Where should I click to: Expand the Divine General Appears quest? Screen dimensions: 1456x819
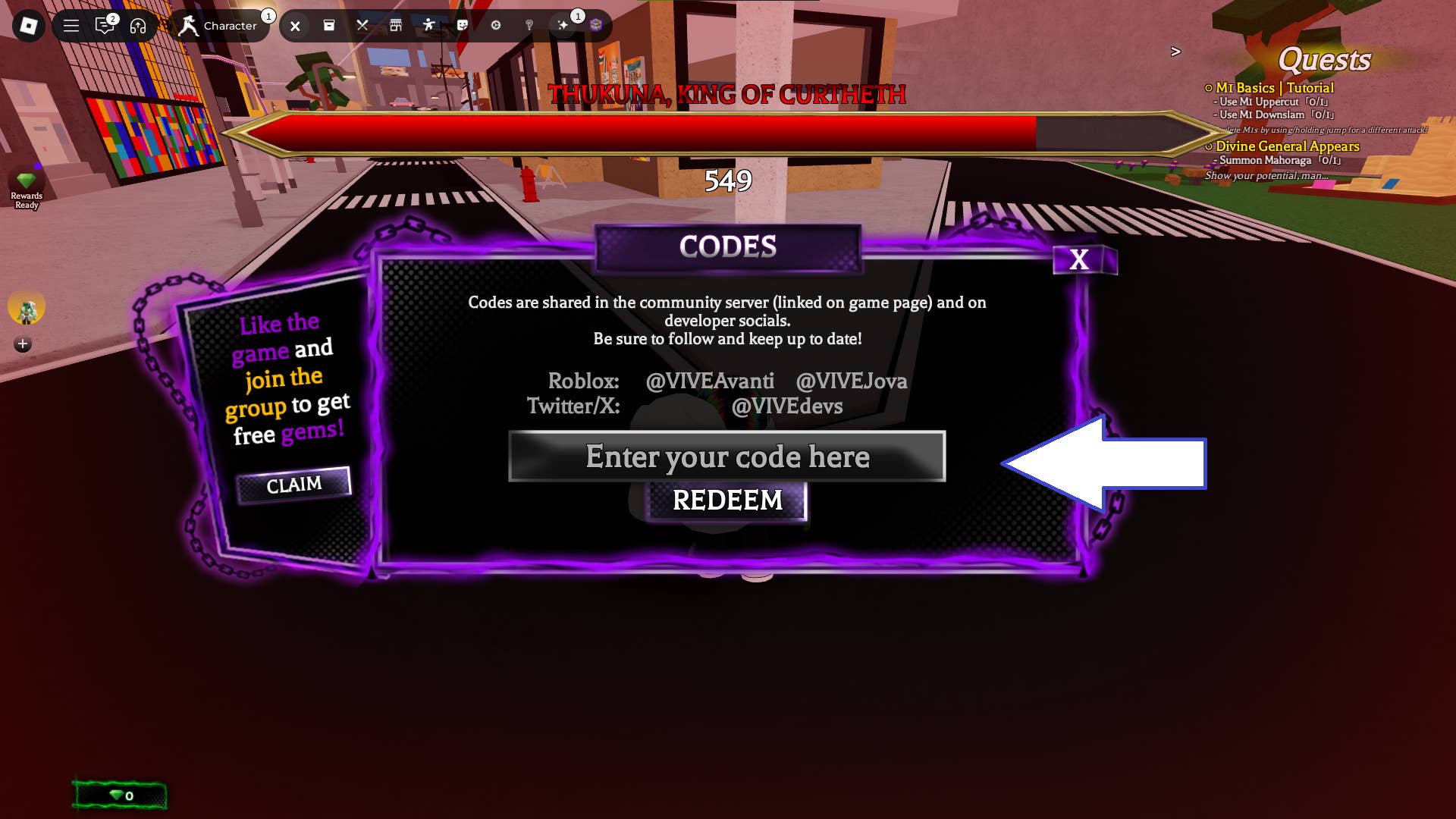1286,146
